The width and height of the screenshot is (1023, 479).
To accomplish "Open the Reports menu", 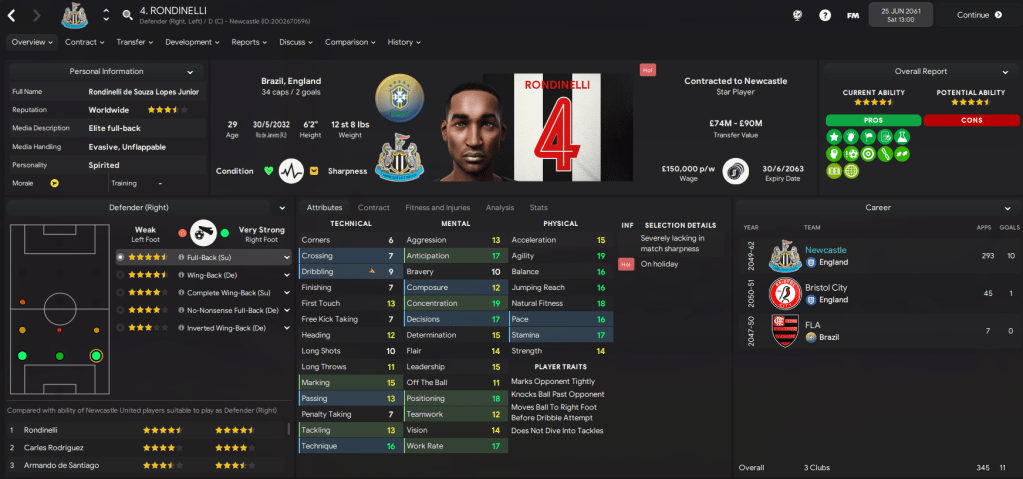I will (249, 42).
